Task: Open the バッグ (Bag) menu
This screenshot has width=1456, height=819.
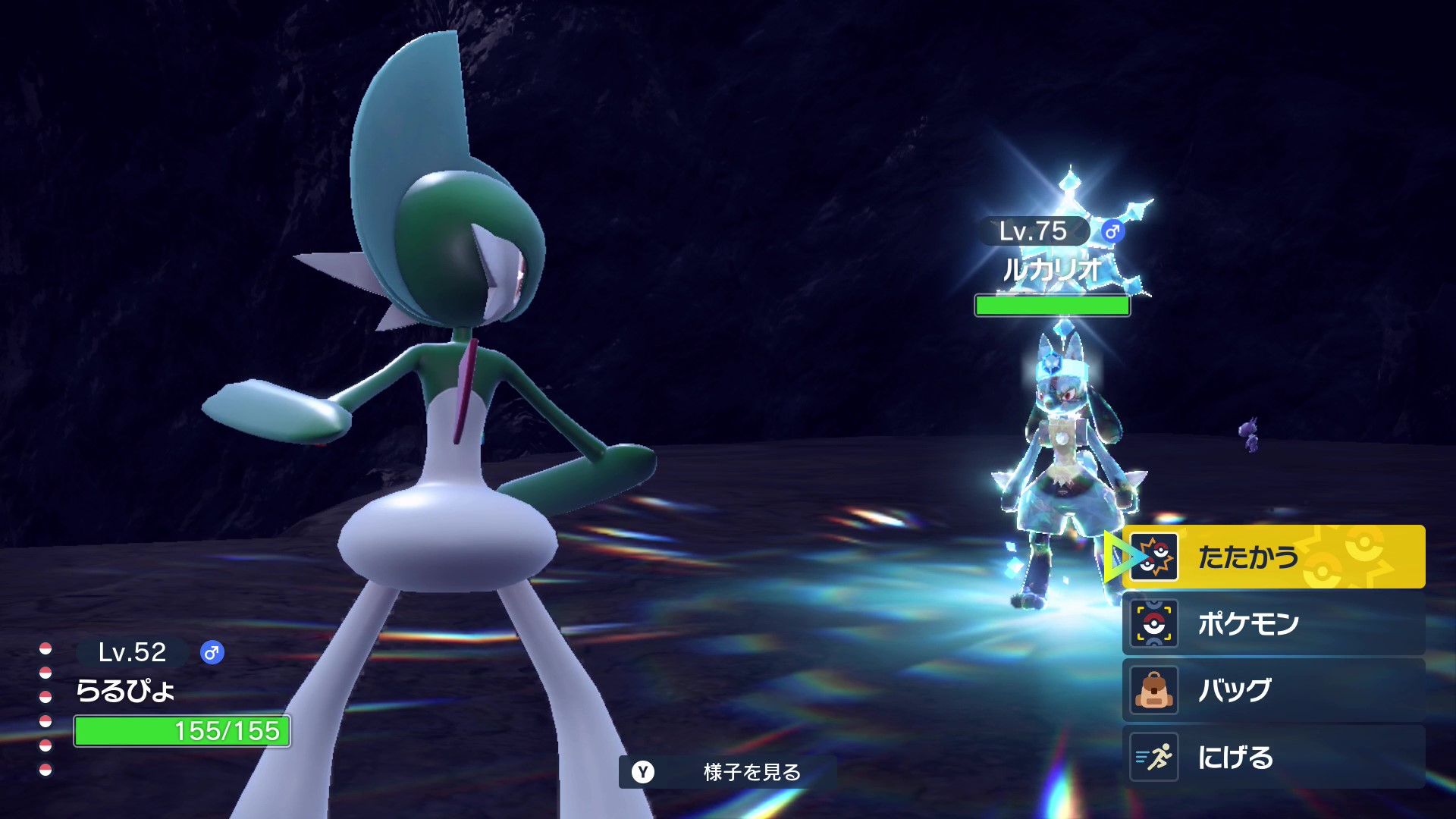Action: [1274, 690]
